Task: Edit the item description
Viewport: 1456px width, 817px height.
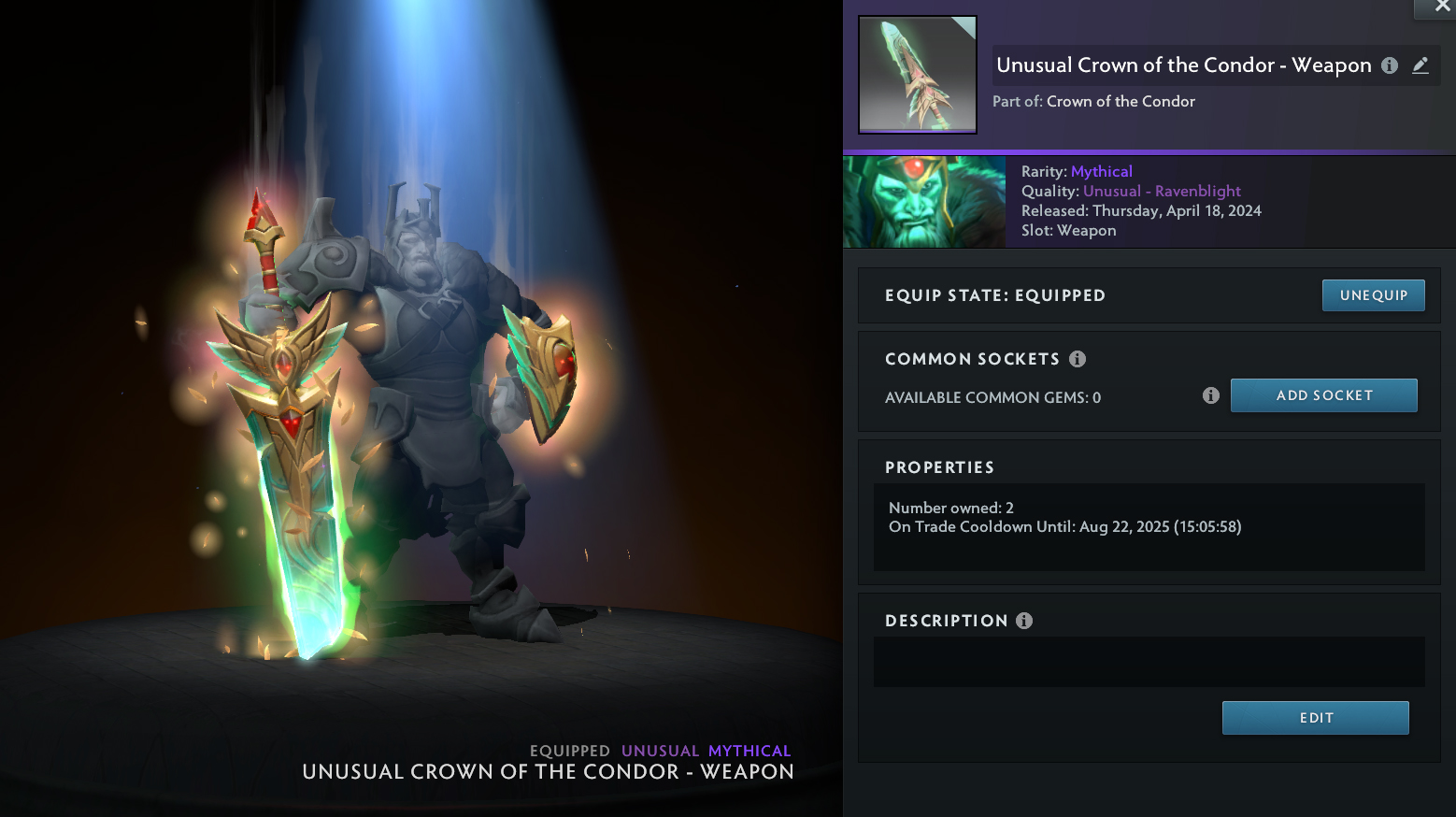Action: 1315,718
